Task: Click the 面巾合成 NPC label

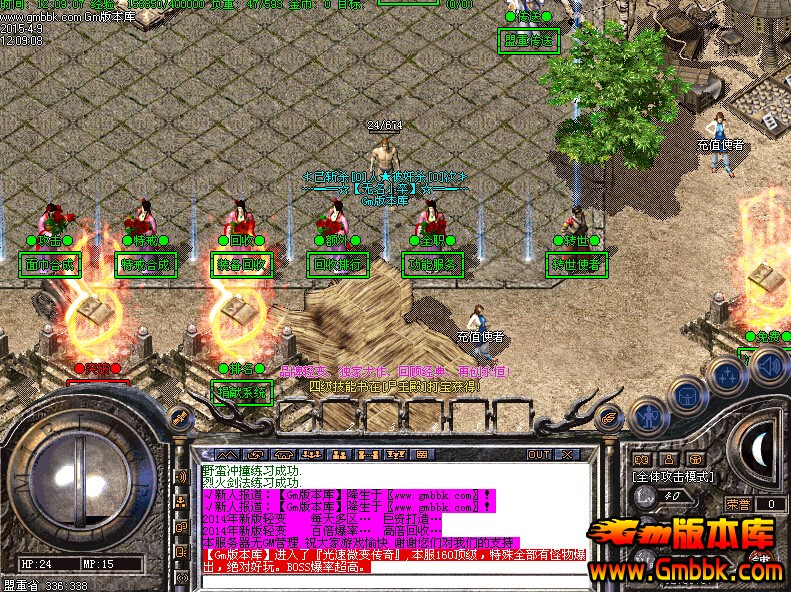Action: 49,265
